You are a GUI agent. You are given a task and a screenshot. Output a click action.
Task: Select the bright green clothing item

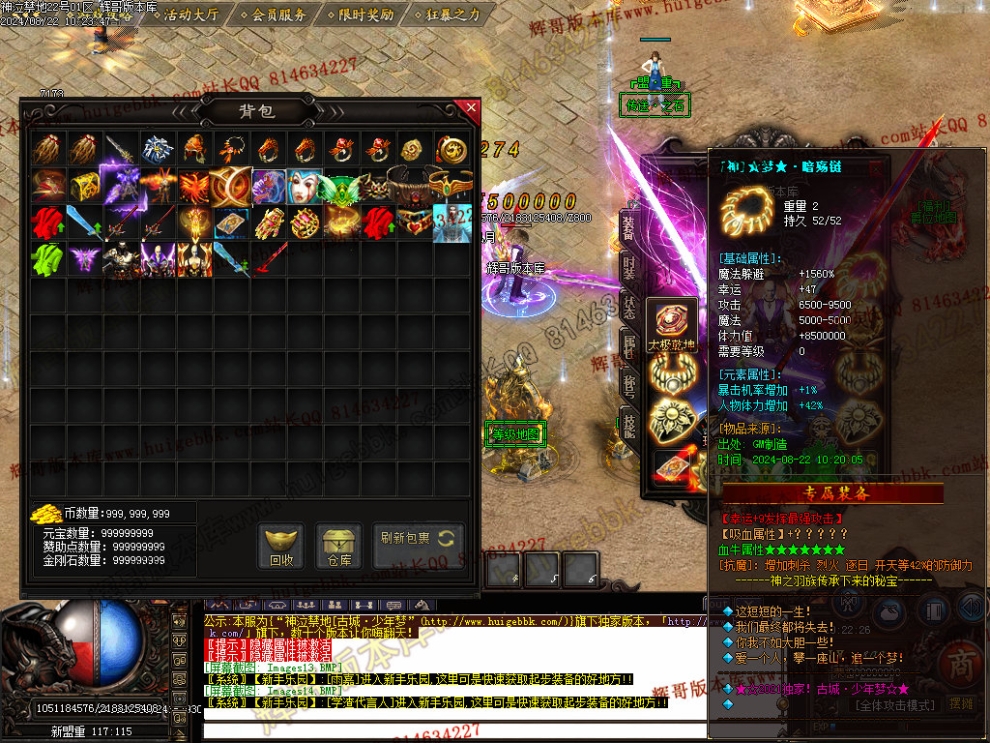46,258
